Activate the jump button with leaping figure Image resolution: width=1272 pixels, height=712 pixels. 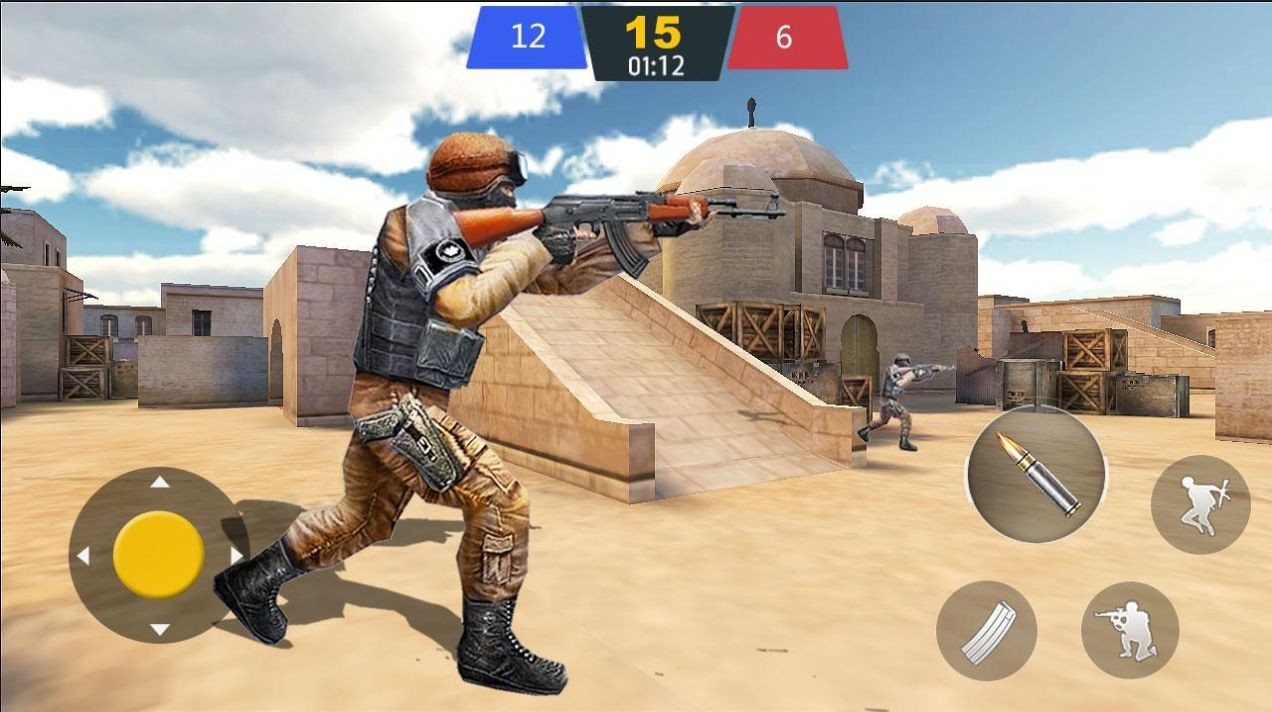coord(1200,504)
